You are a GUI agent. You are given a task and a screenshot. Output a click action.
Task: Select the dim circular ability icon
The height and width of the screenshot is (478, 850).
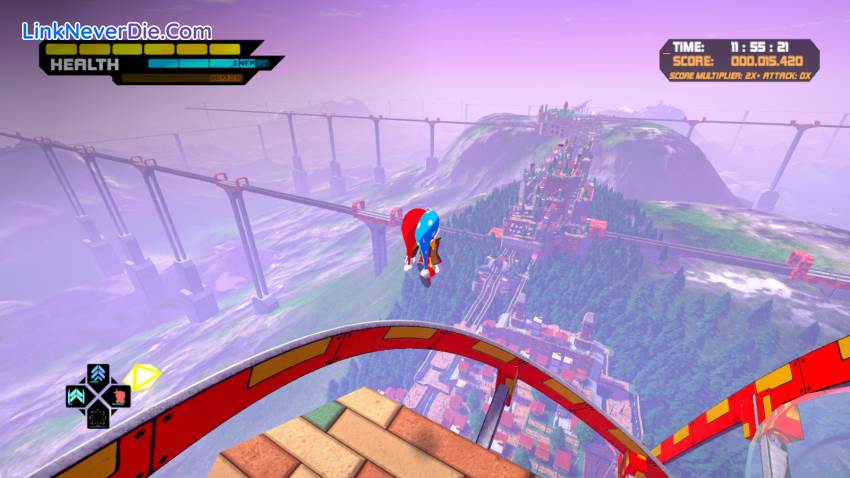98,418
